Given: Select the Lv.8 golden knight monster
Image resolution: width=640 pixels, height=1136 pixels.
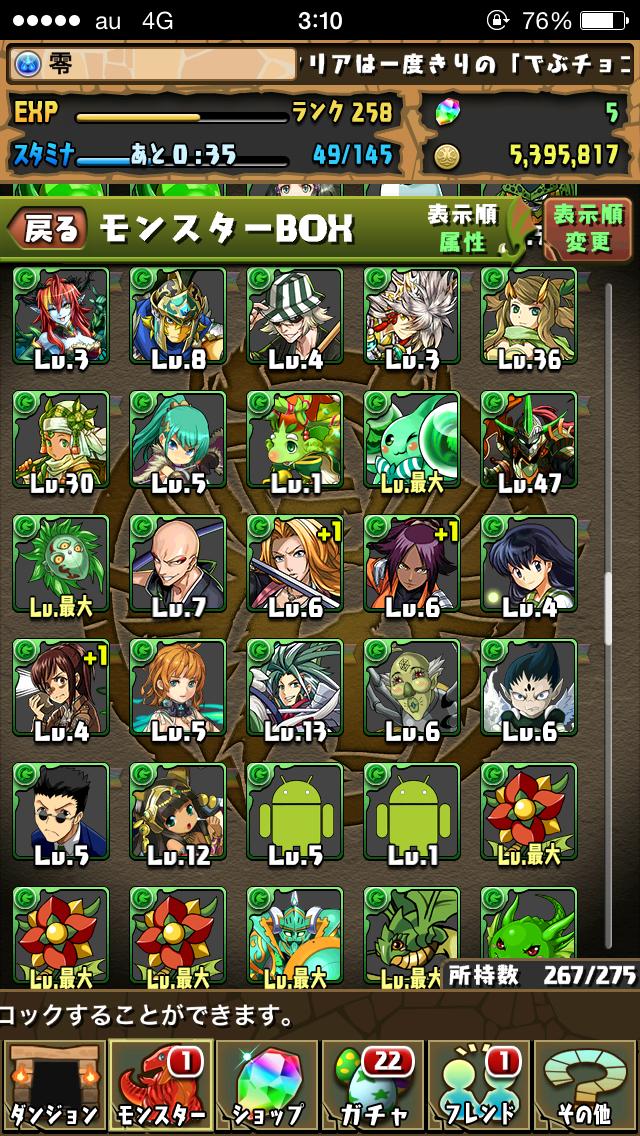Looking at the screenshot, I should (x=178, y=316).
